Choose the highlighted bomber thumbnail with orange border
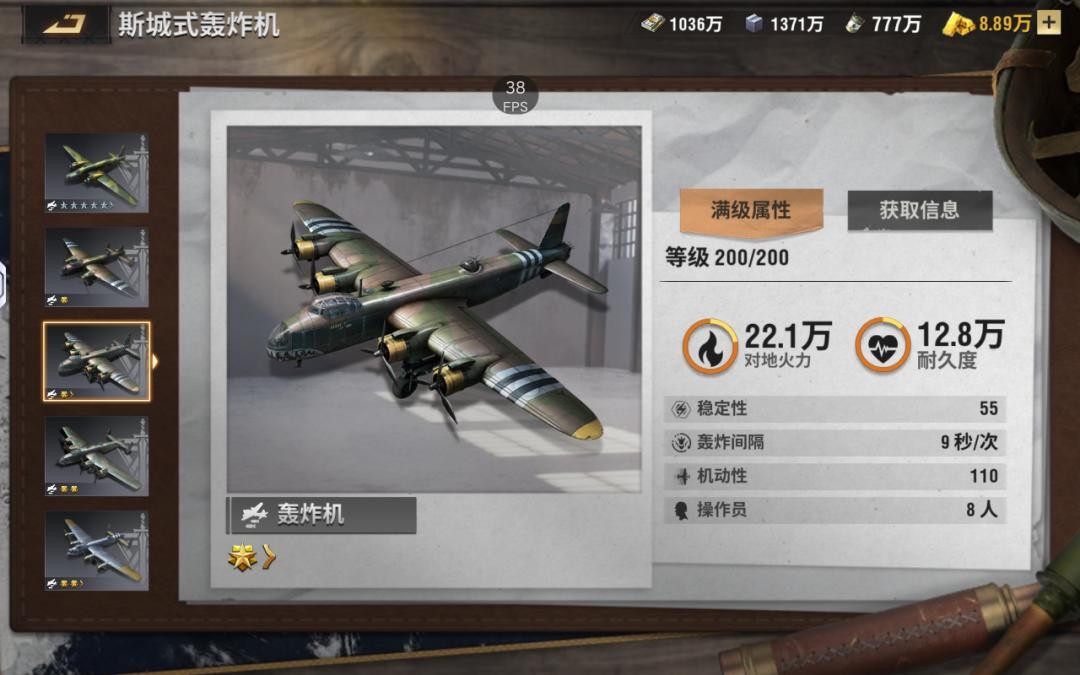 [x=96, y=361]
